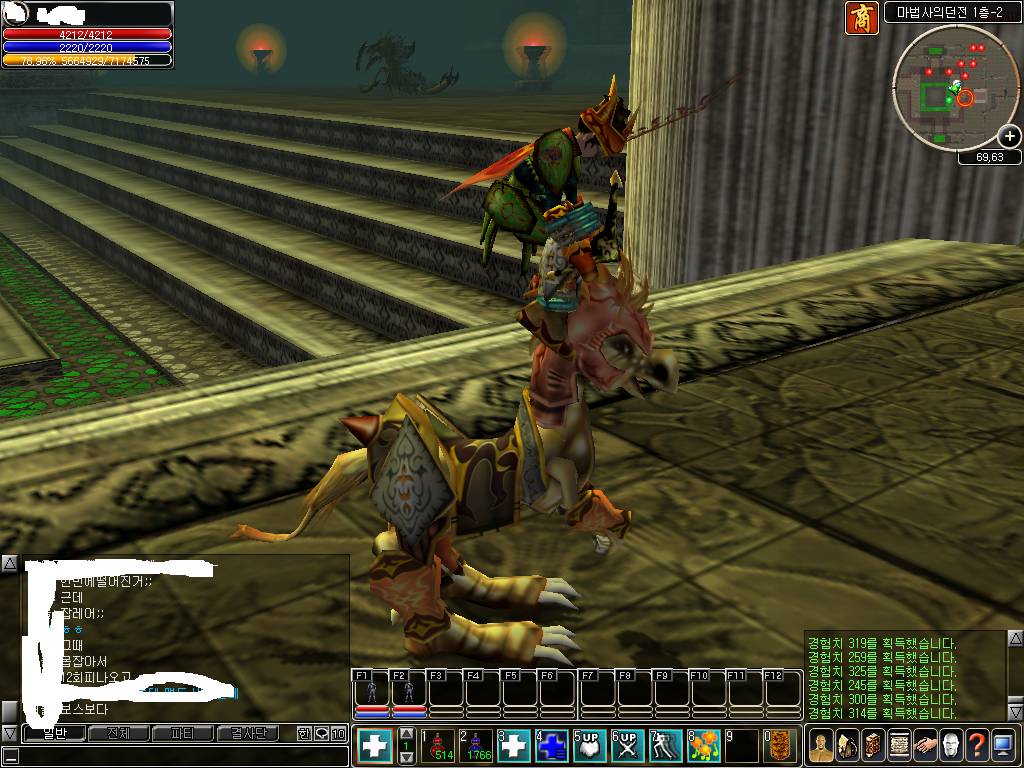Activate the white cross skill in slot 3
Screen dimensions: 1024x768
[x=513, y=746]
